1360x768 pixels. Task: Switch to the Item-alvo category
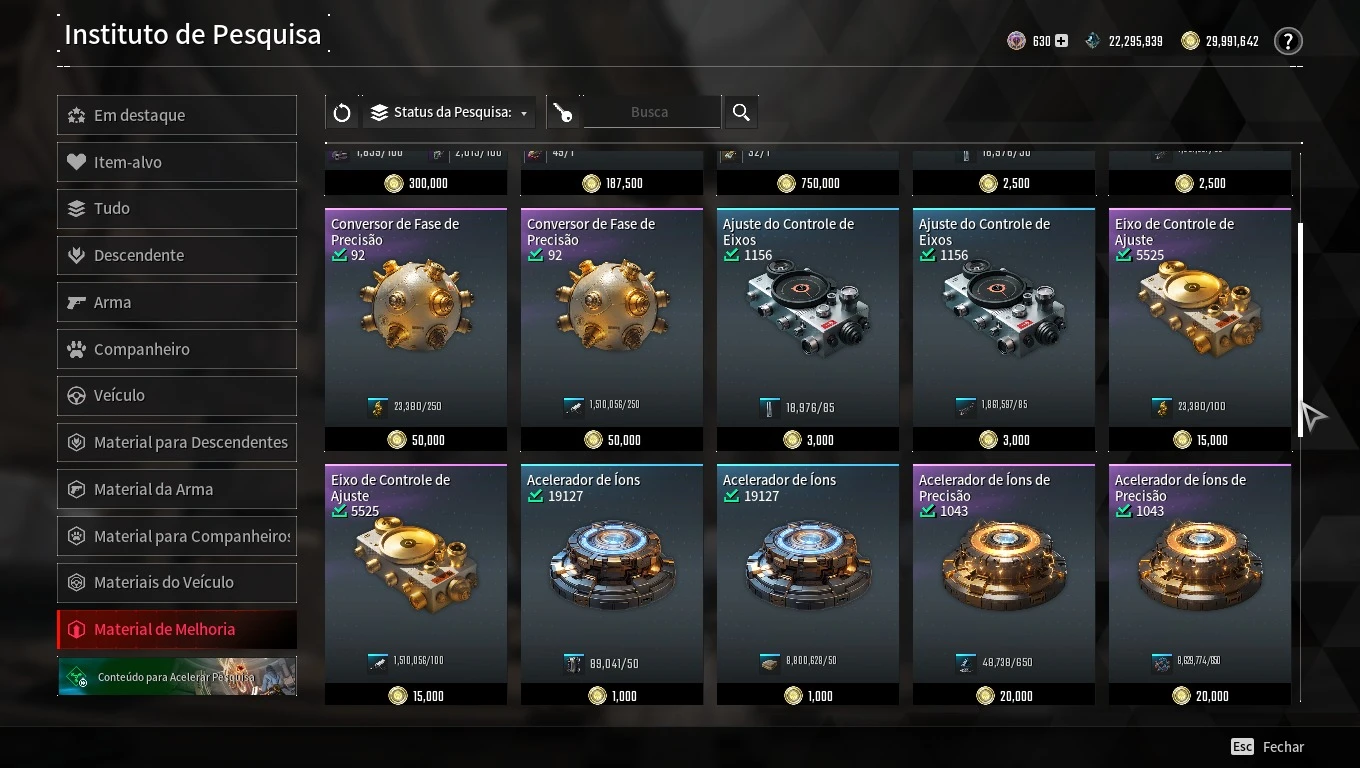point(177,162)
